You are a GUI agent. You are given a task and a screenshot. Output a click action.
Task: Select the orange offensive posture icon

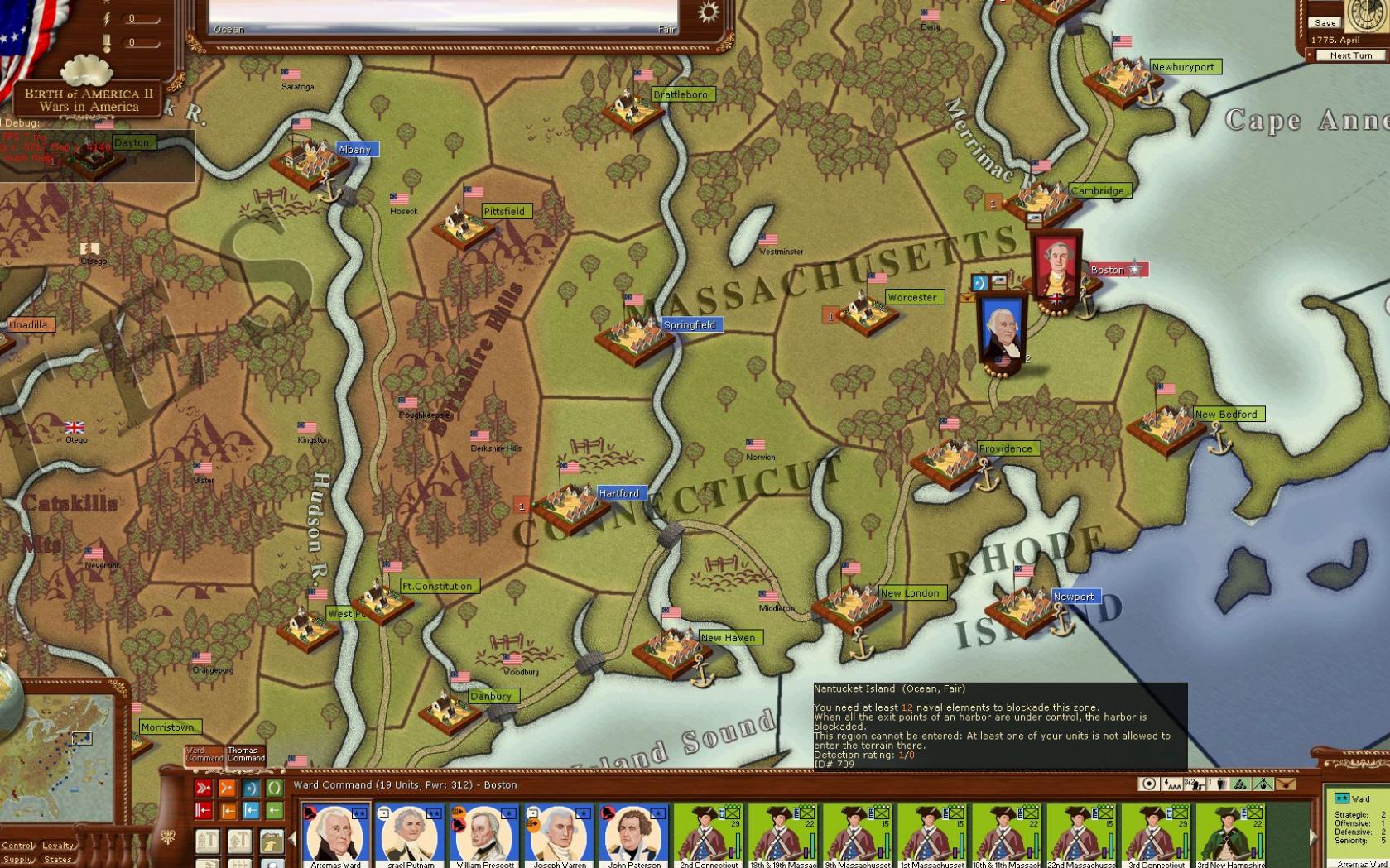coord(227,788)
